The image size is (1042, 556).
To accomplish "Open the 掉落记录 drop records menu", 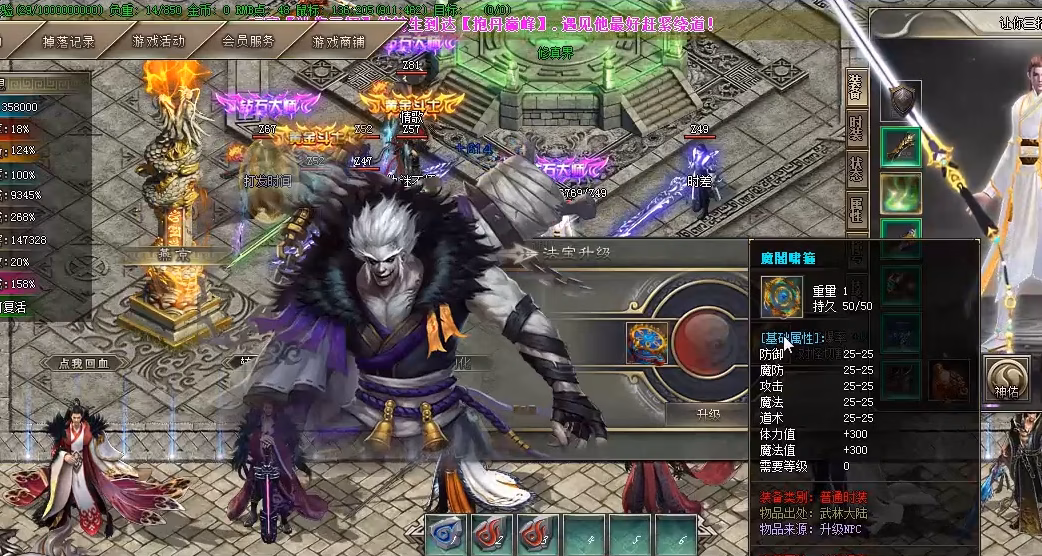I will pos(69,41).
